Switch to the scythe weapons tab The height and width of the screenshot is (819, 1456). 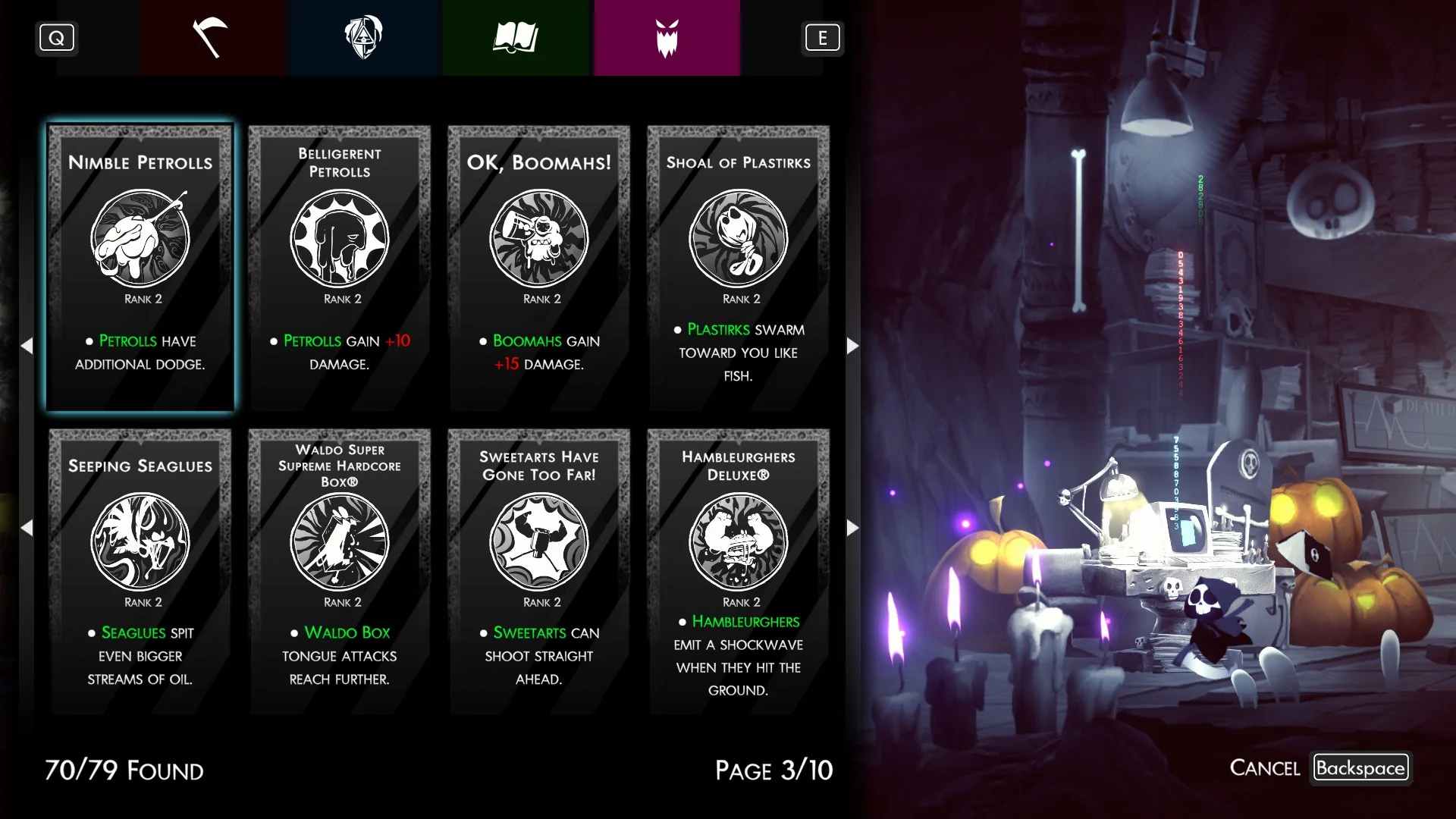212,38
